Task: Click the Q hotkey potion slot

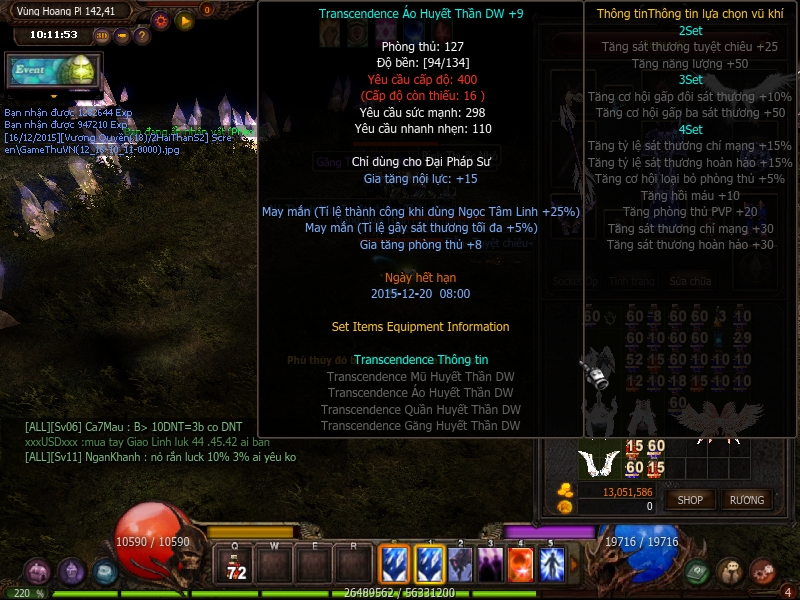Action: [236, 566]
